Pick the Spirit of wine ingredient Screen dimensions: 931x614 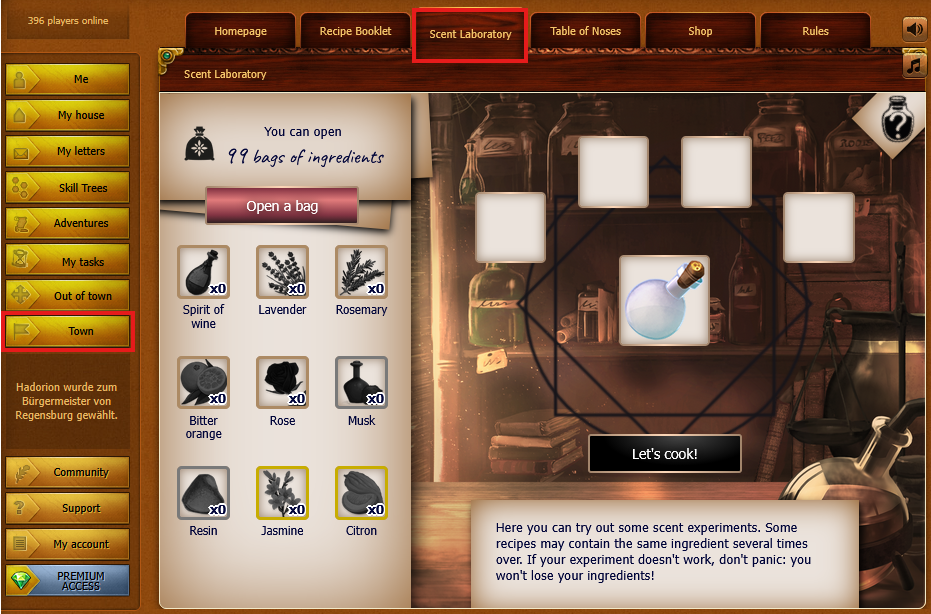[x=203, y=272]
